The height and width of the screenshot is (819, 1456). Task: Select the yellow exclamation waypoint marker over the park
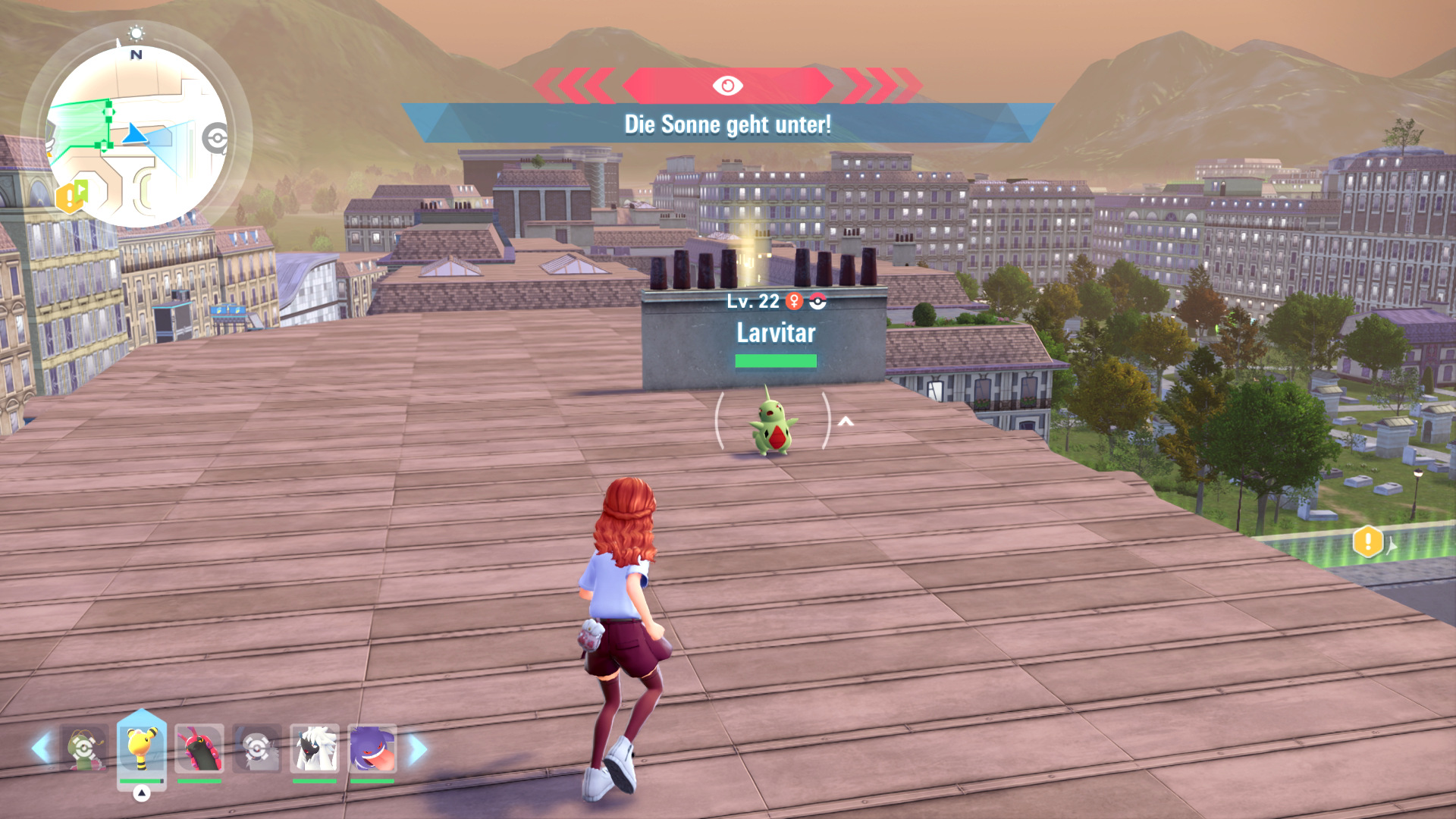coord(1367,541)
